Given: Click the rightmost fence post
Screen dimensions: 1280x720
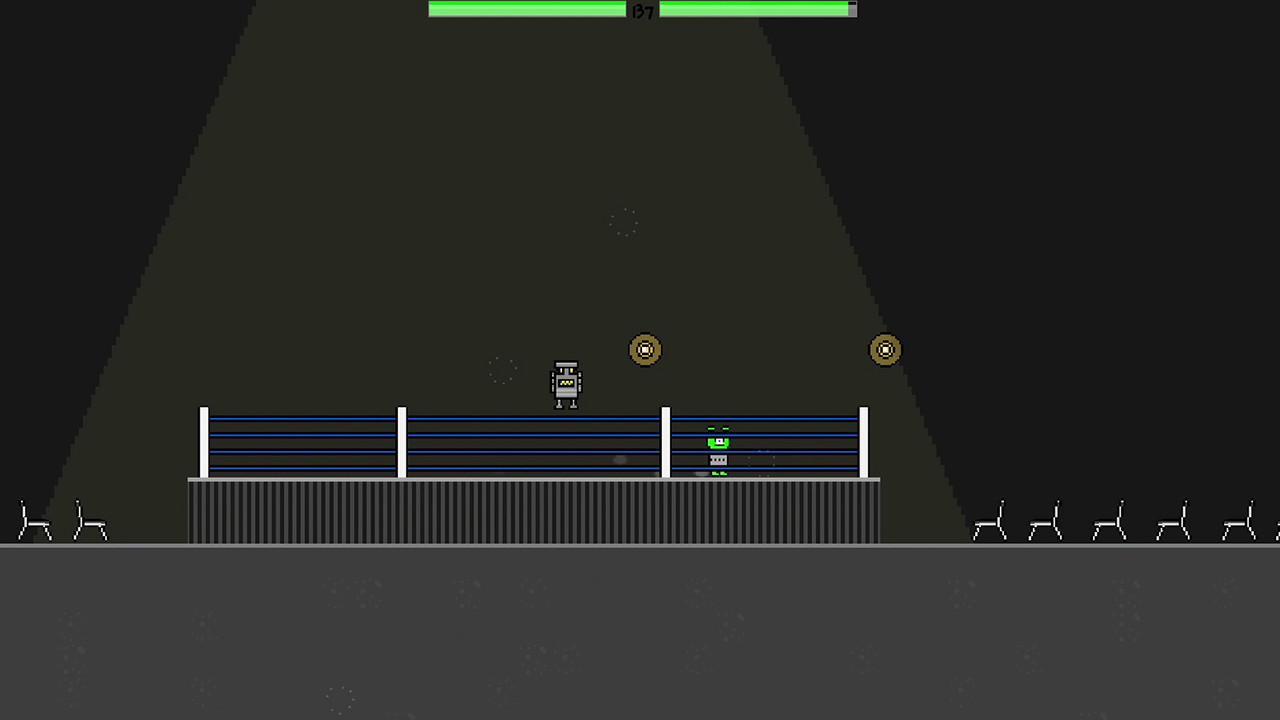Looking at the screenshot, I should tap(862, 440).
